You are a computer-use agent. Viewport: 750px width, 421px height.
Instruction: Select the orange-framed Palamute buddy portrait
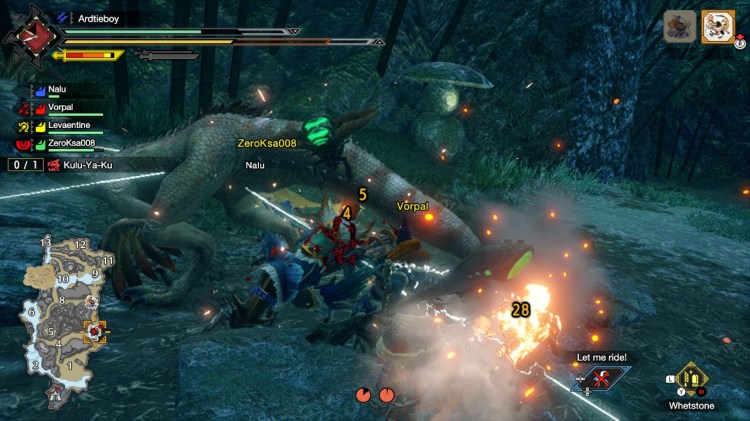717,27
